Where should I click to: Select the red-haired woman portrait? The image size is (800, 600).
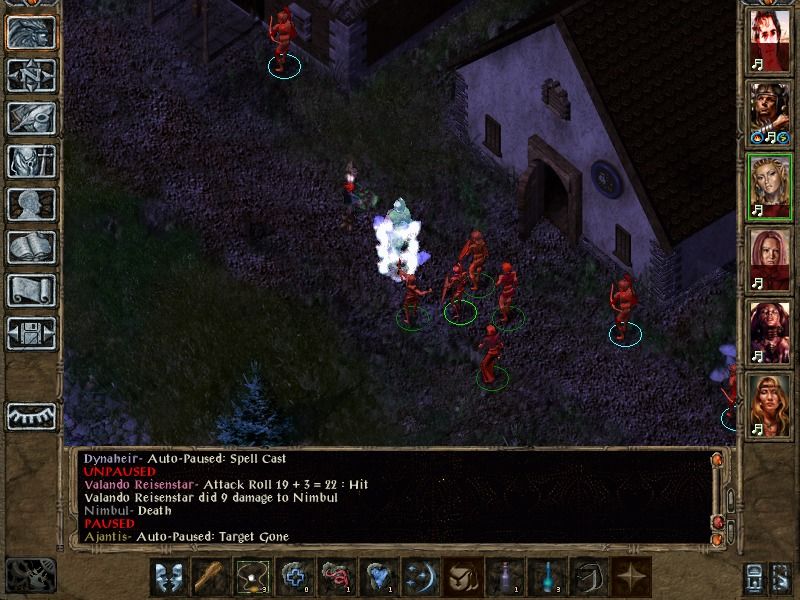[769, 259]
